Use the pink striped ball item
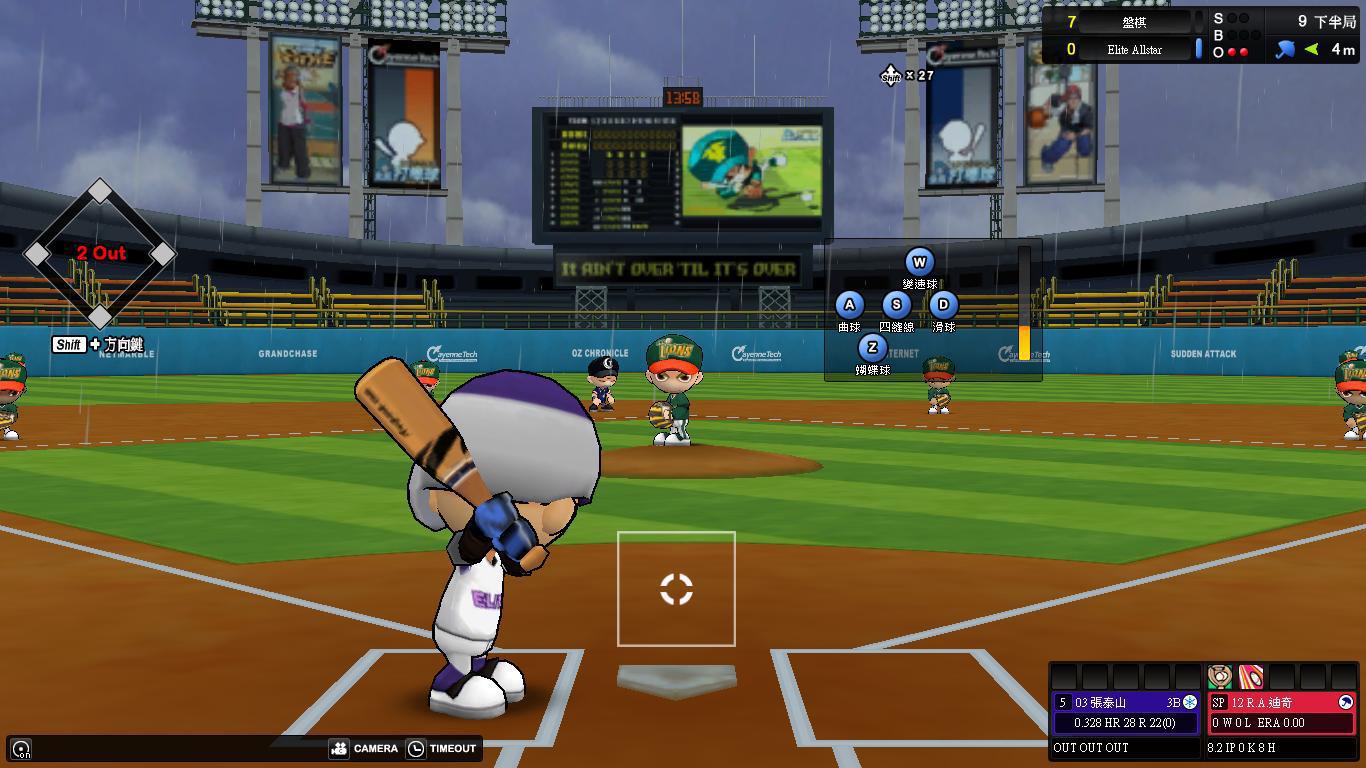Viewport: 1366px width, 768px height. [x=1250, y=677]
